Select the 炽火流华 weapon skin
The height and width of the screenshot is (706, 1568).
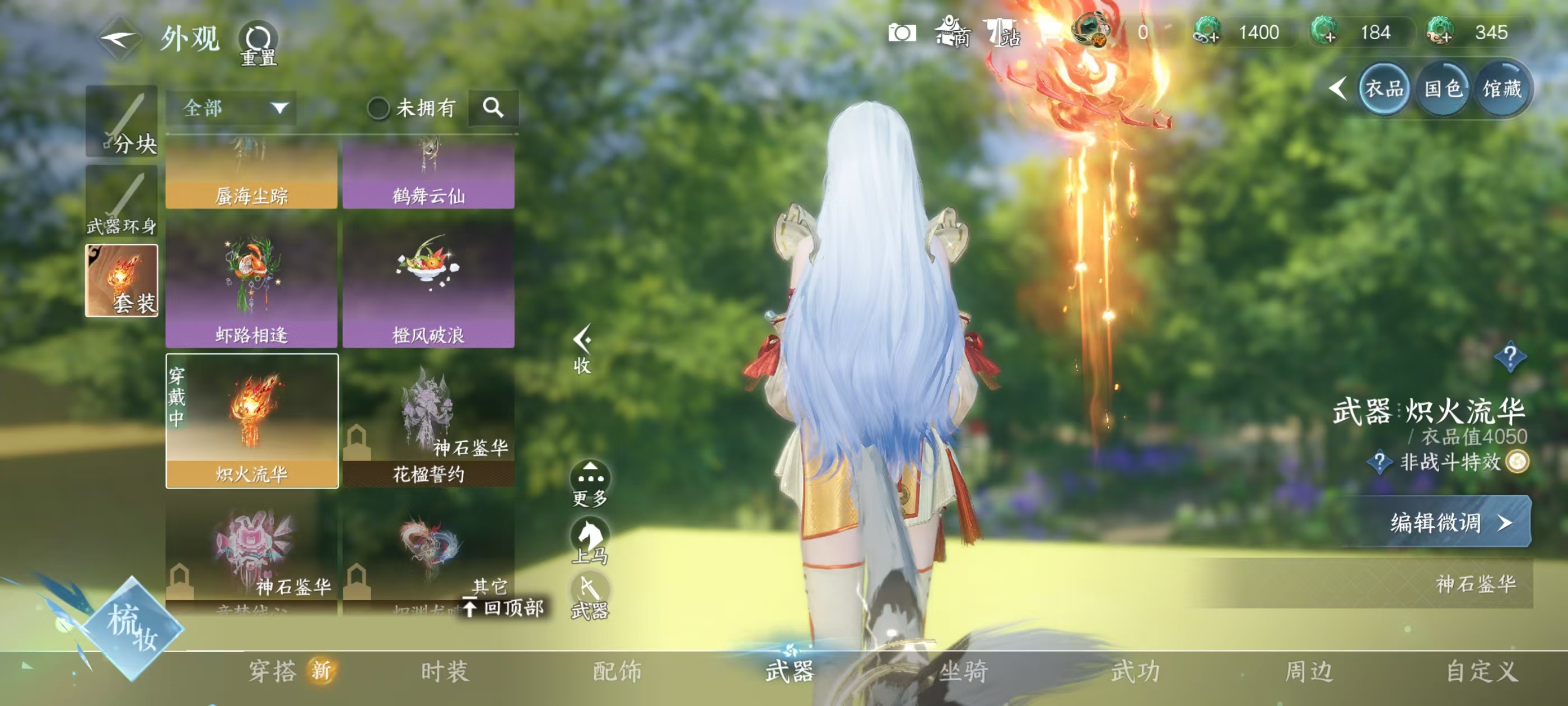click(251, 420)
